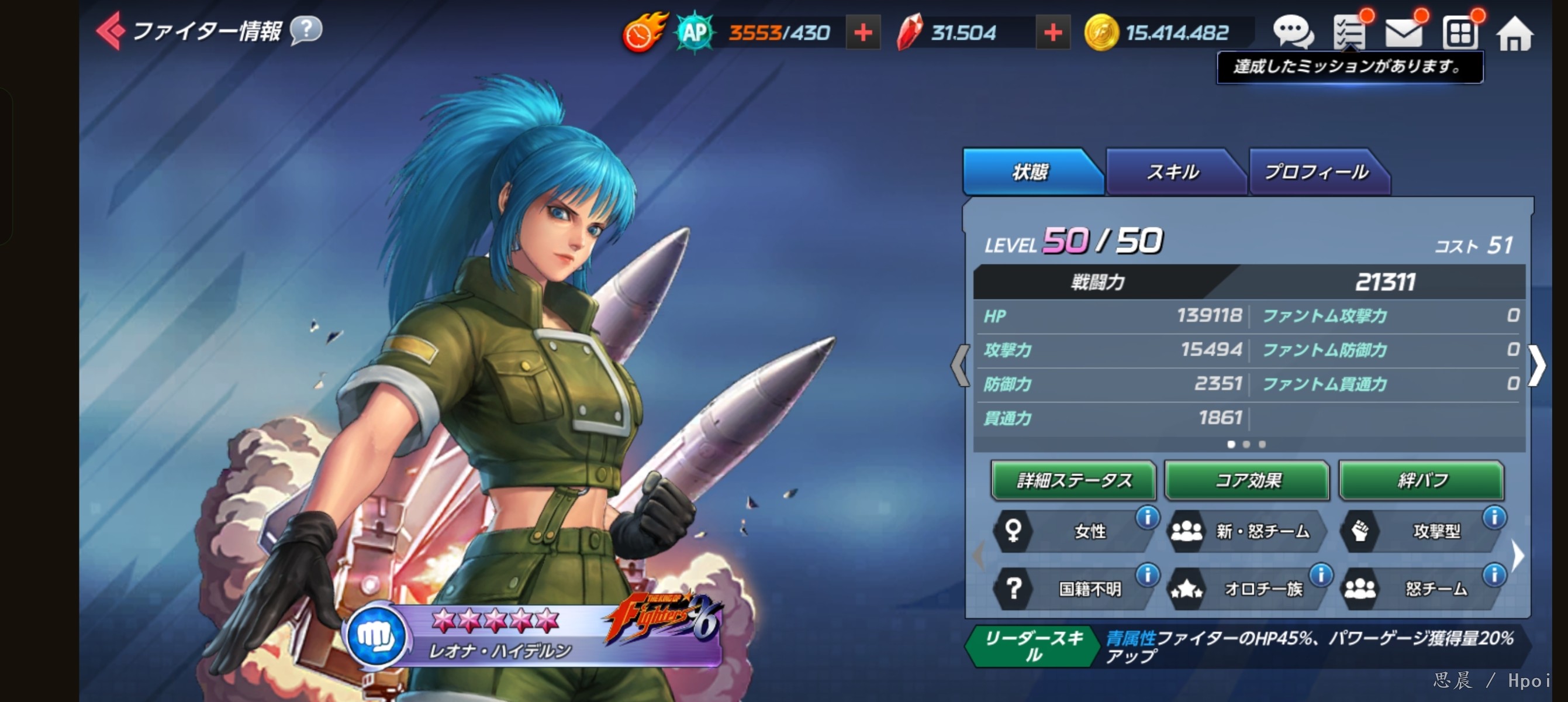This screenshot has height=702, width=1568.
Task: Go back using the red arrow
Action: 110,30
